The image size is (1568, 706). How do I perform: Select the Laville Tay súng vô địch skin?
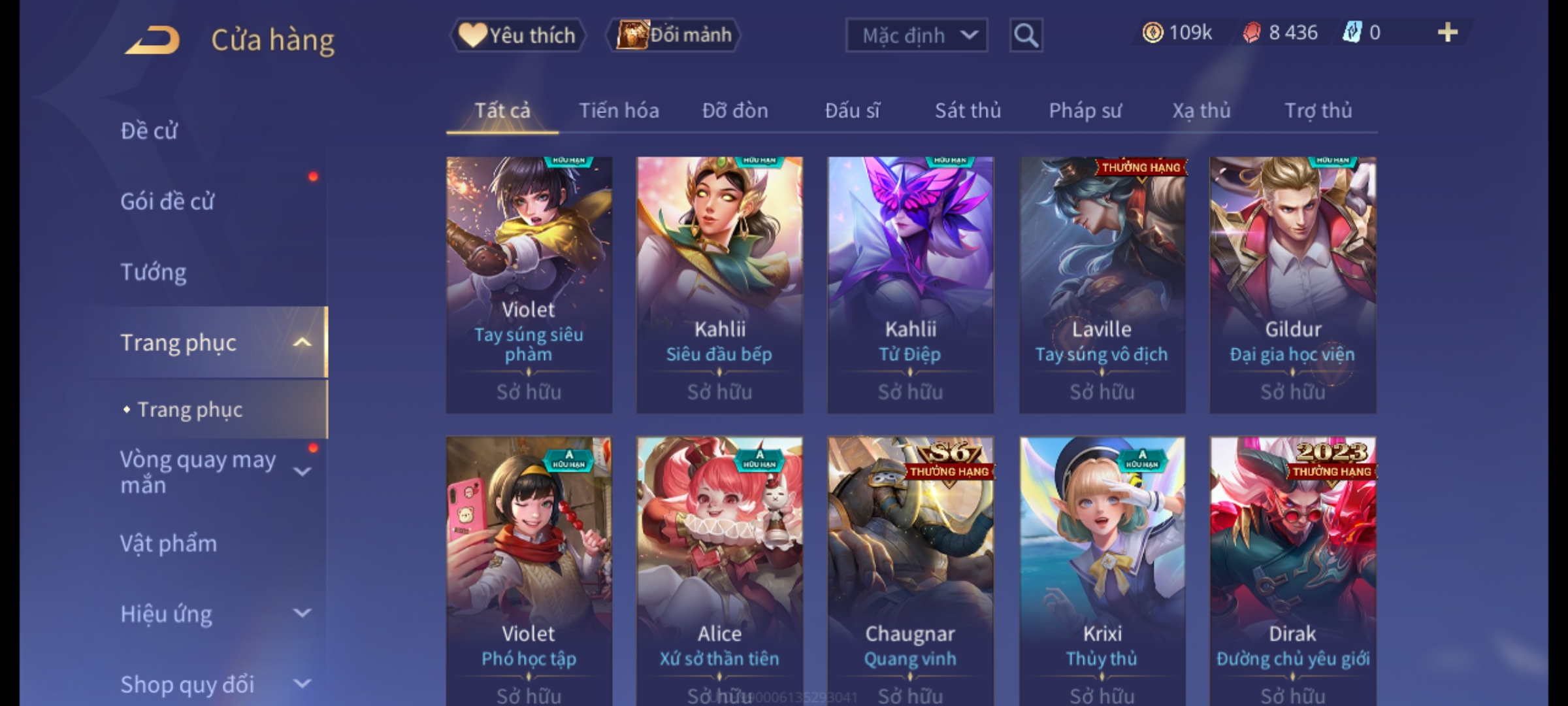tap(1102, 284)
